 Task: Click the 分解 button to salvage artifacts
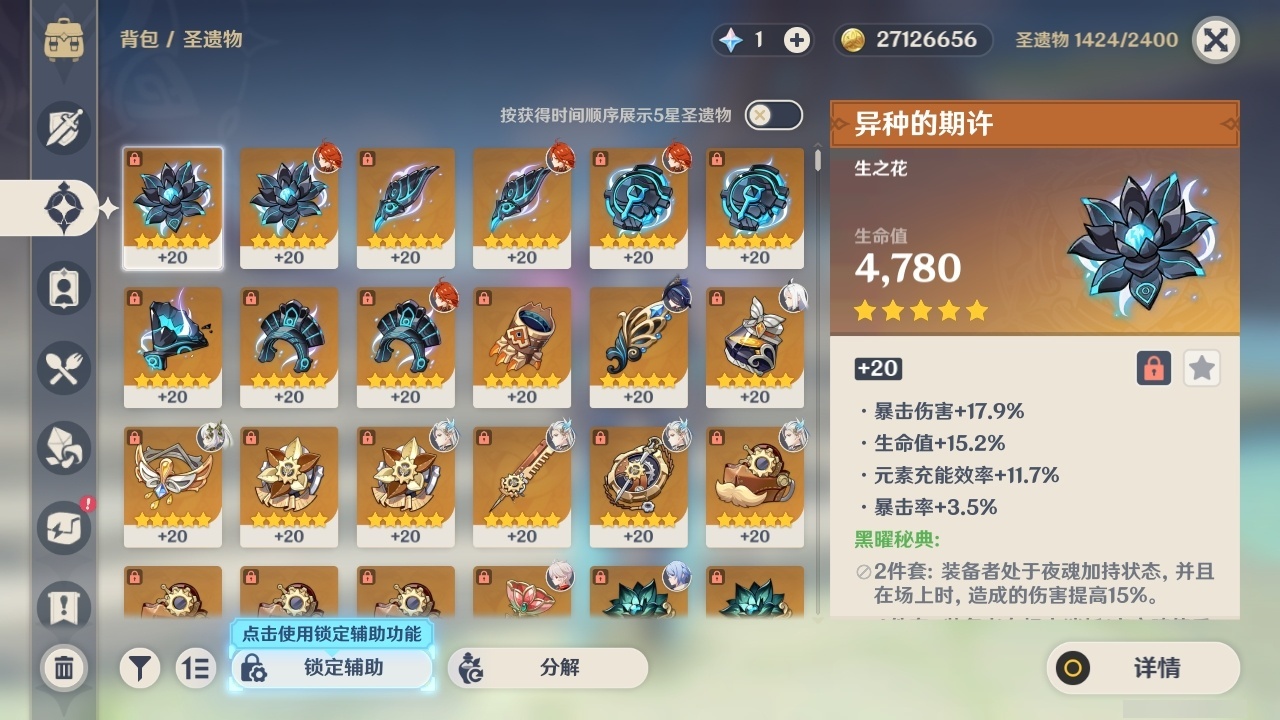pyautogui.click(x=548, y=668)
